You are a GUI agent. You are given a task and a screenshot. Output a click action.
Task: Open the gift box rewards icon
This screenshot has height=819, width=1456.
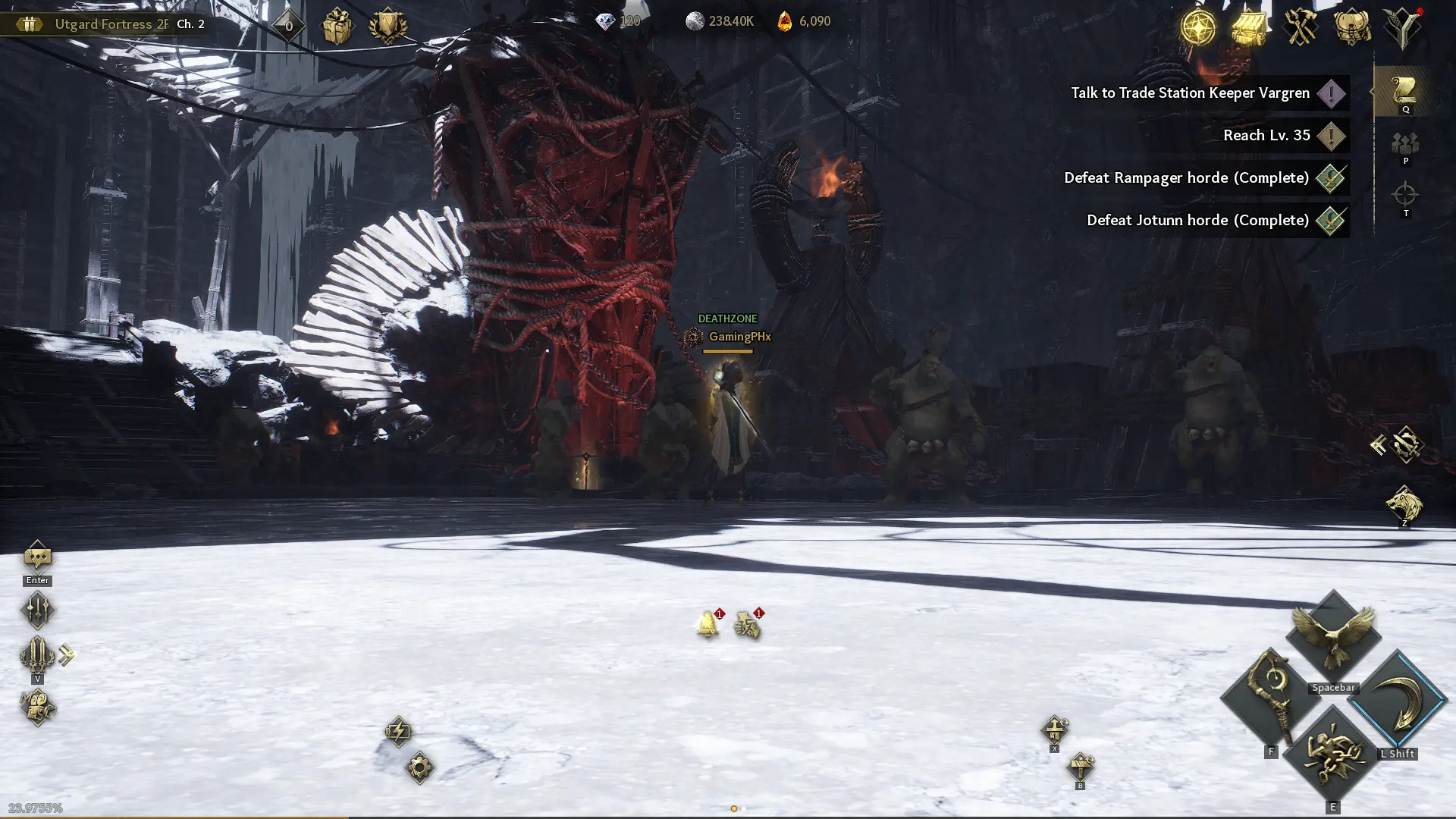(x=337, y=27)
